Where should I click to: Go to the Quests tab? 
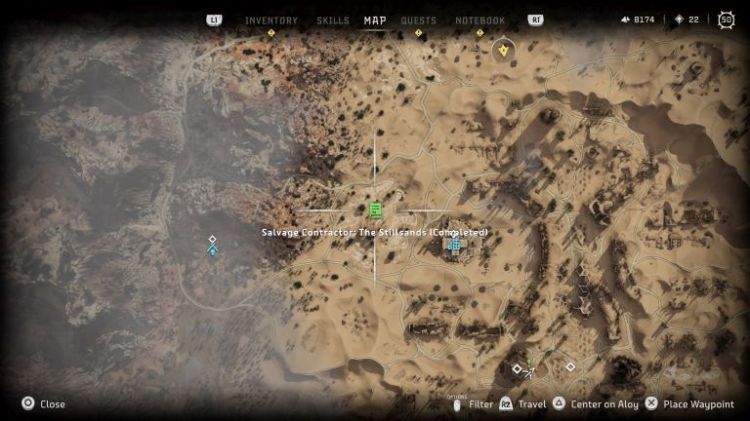[418, 20]
